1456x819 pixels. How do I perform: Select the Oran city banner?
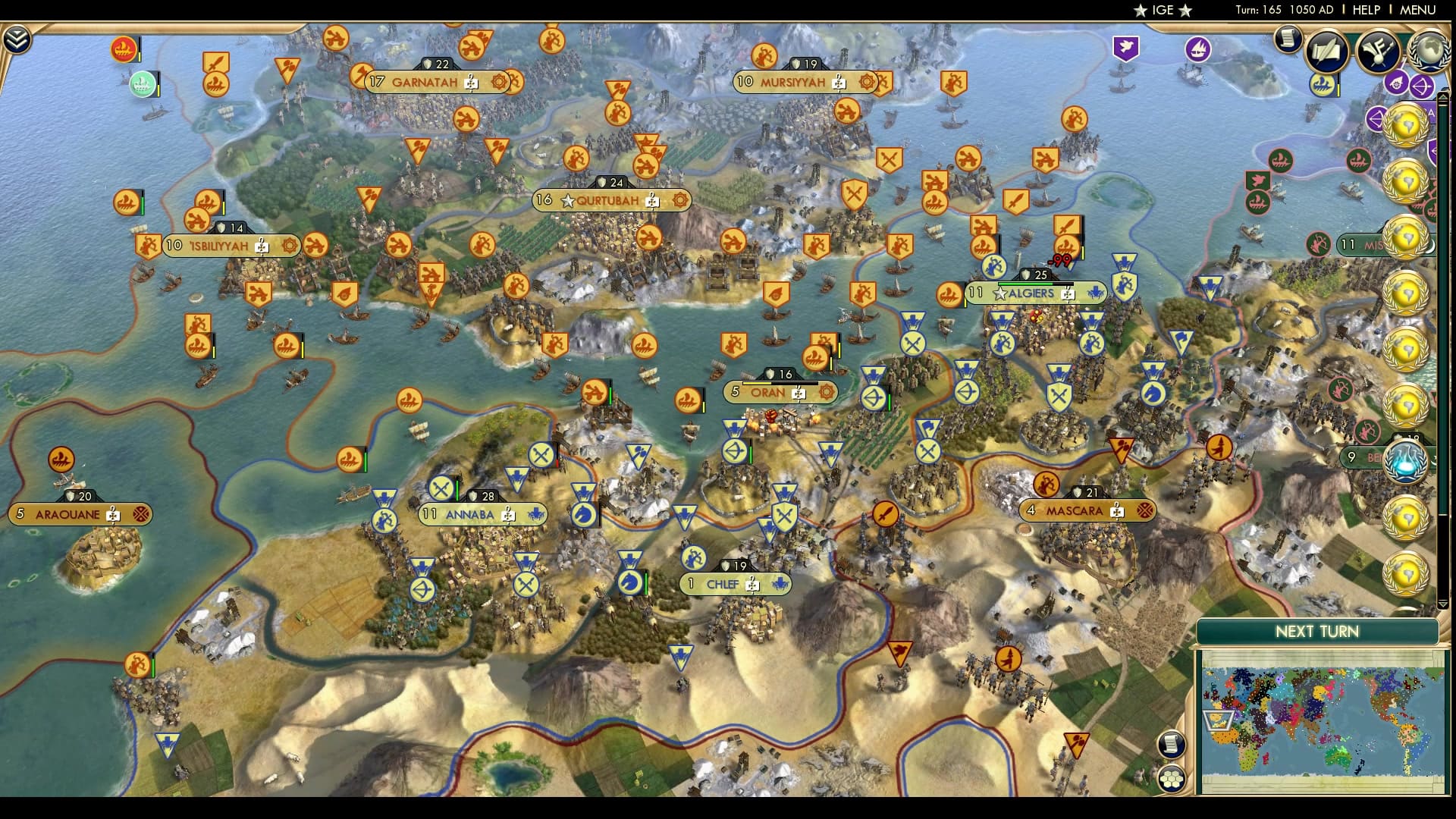click(768, 393)
